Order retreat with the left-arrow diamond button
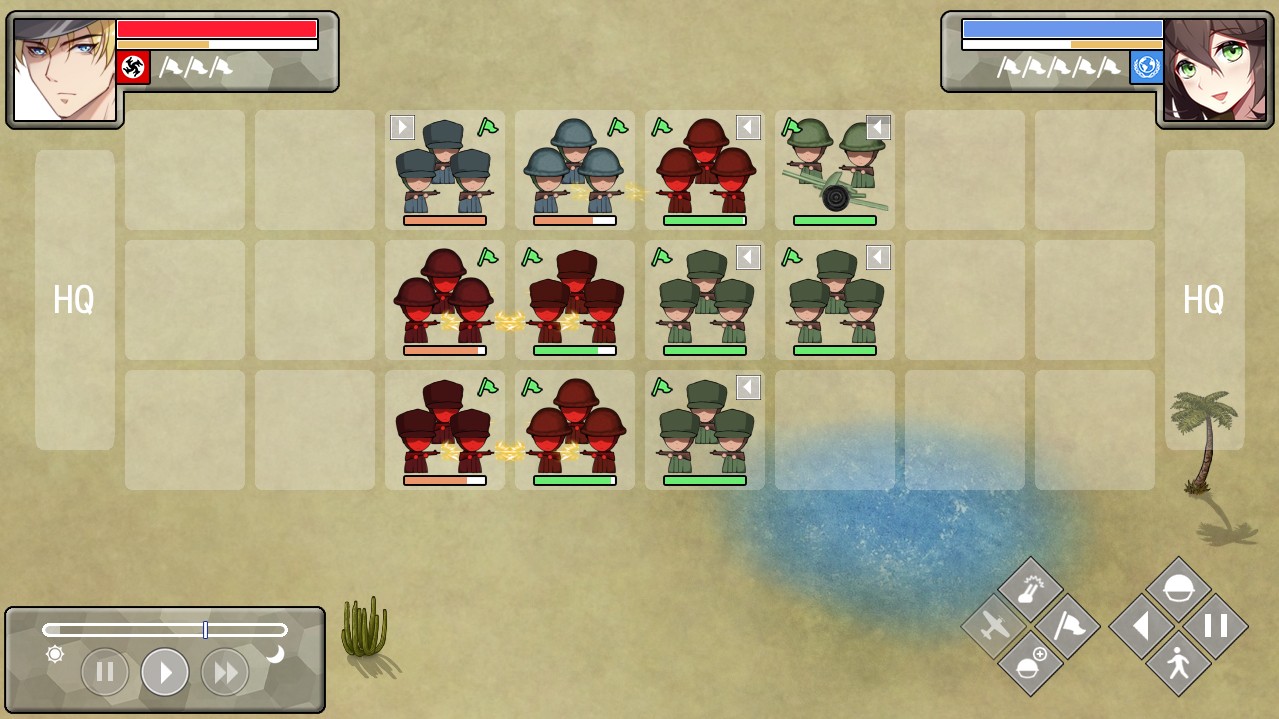The width and height of the screenshot is (1279, 719). point(1142,627)
